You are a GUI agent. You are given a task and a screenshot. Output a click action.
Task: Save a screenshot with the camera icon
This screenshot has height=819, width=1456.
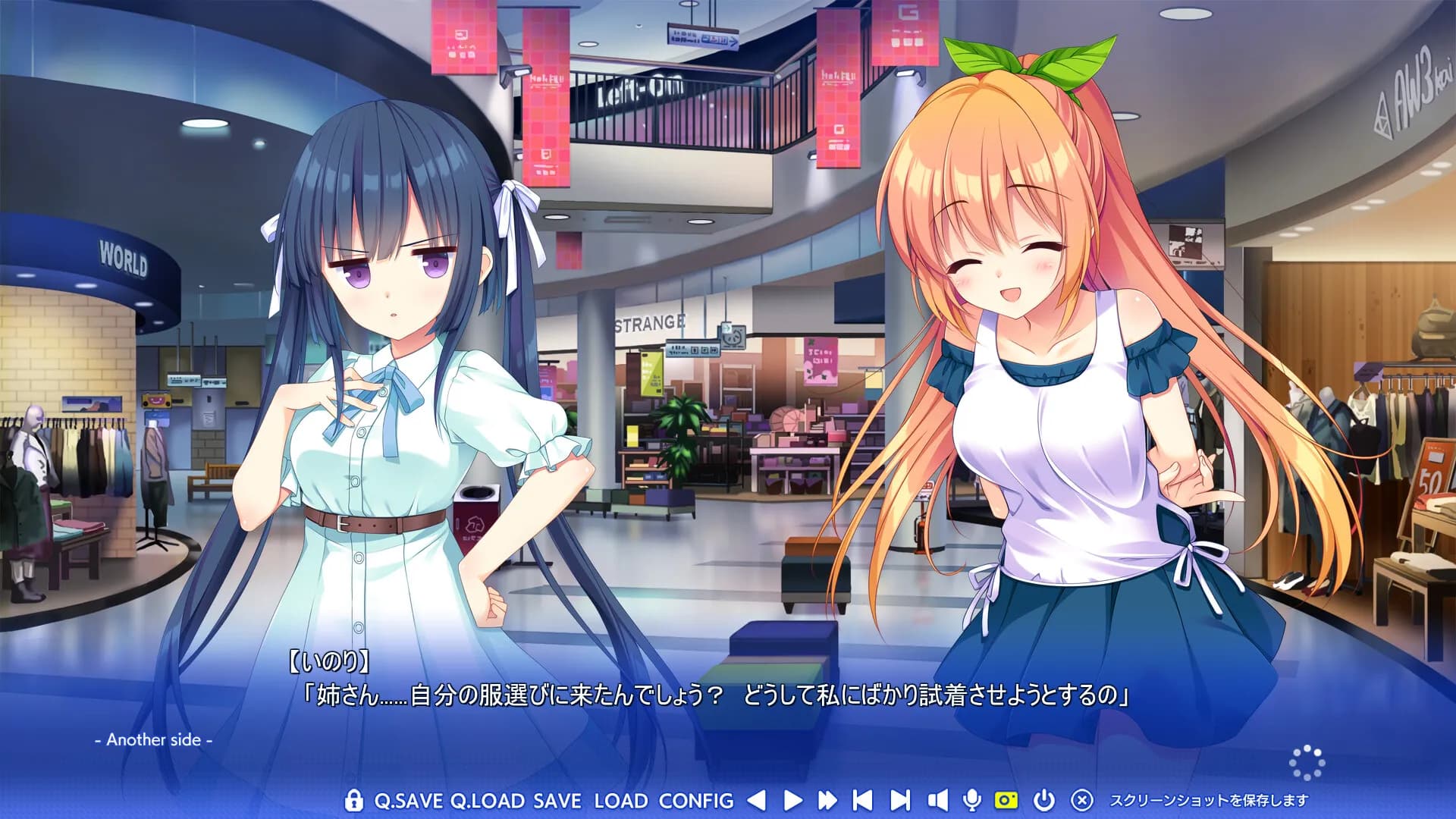pos(1006,800)
